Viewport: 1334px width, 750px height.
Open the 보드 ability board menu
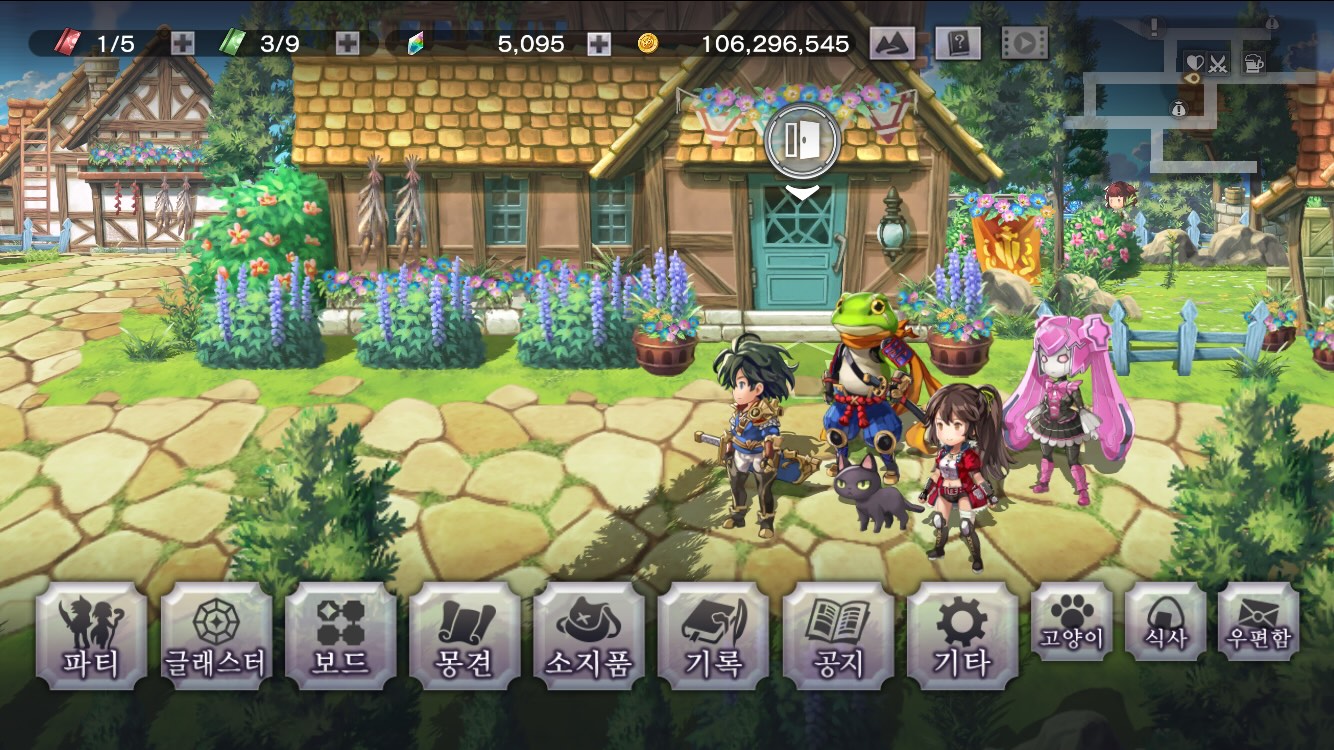[341, 636]
